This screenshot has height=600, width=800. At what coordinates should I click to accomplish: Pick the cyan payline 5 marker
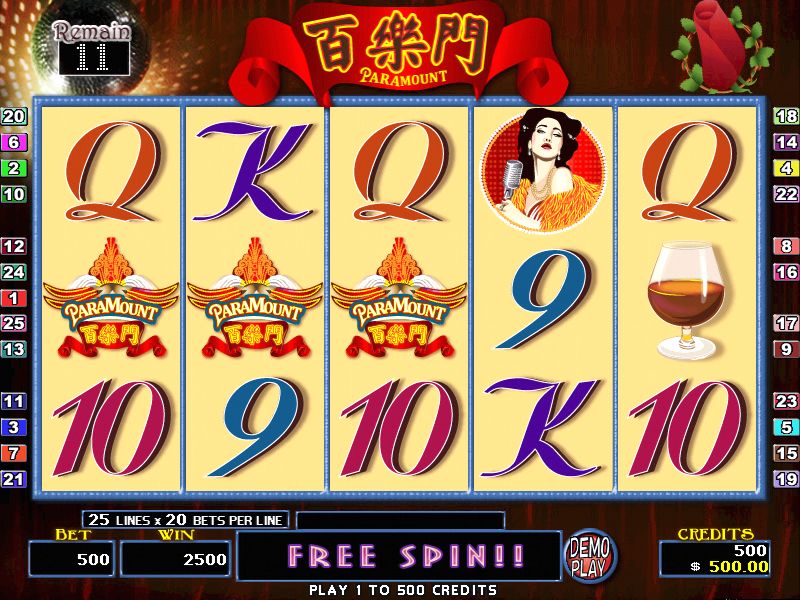point(786,427)
